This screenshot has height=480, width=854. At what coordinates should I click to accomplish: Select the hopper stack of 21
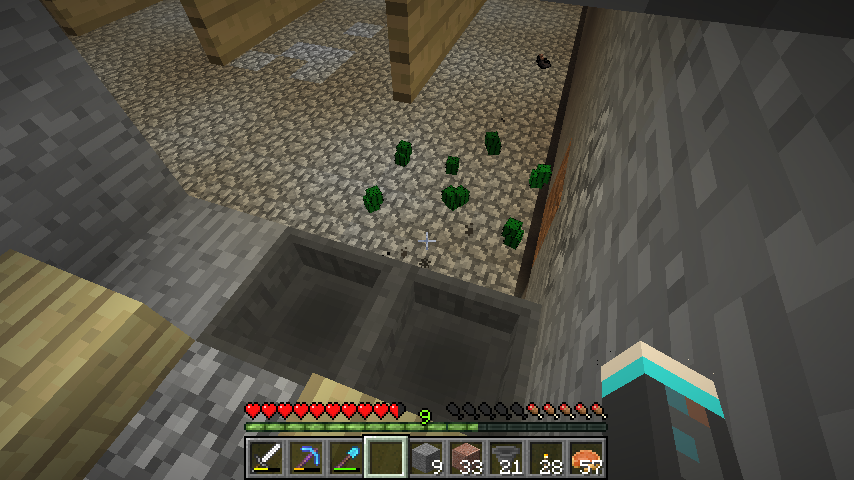(x=505, y=458)
